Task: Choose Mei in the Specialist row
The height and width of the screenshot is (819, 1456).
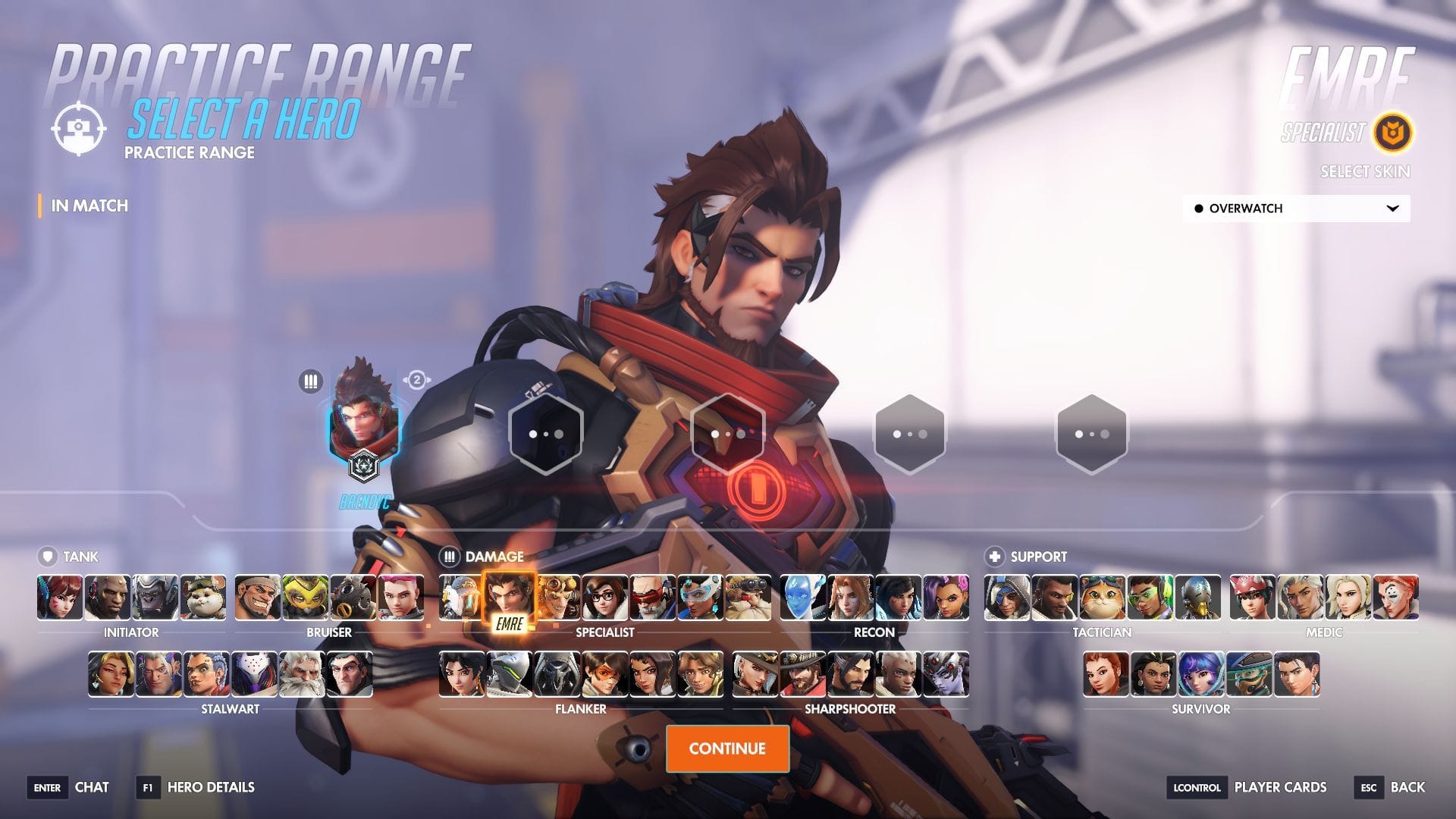Action: point(605,598)
